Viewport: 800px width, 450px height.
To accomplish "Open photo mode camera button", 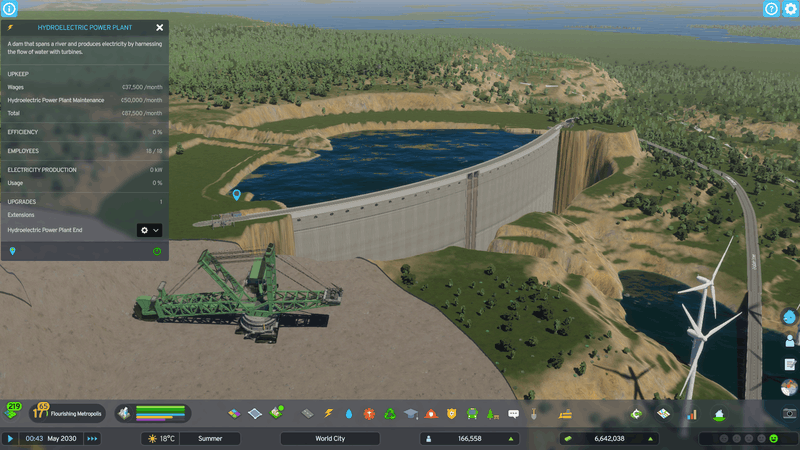I will pyautogui.click(x=789, y=413).
